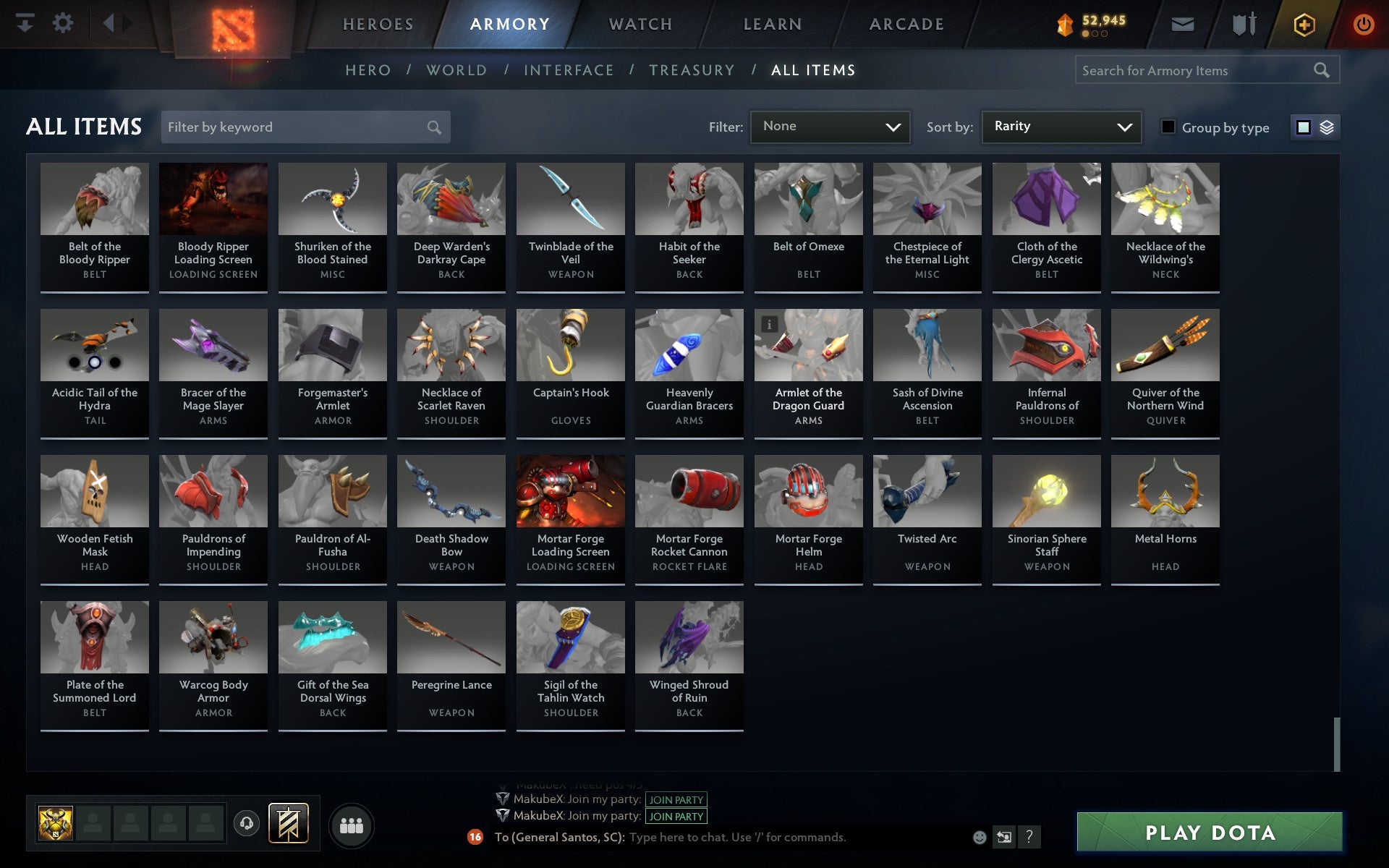
Task: Switch to the HEROES tab
Action: coord(378,23)
